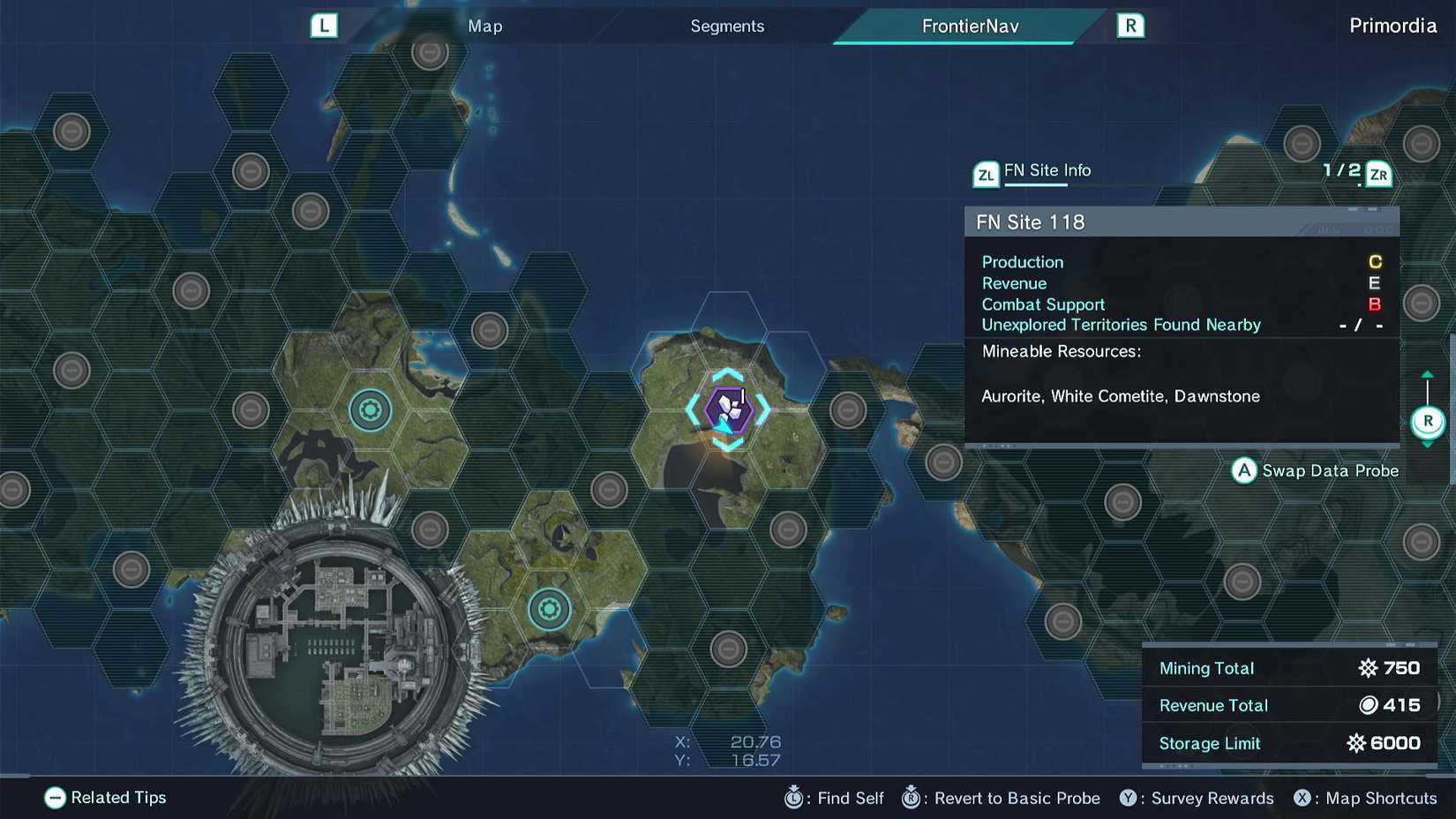This screenshot has height=819, width=1456.
Task: Click the ZR icon next to the 1/2 indicator
Action: pos(1378,174)
